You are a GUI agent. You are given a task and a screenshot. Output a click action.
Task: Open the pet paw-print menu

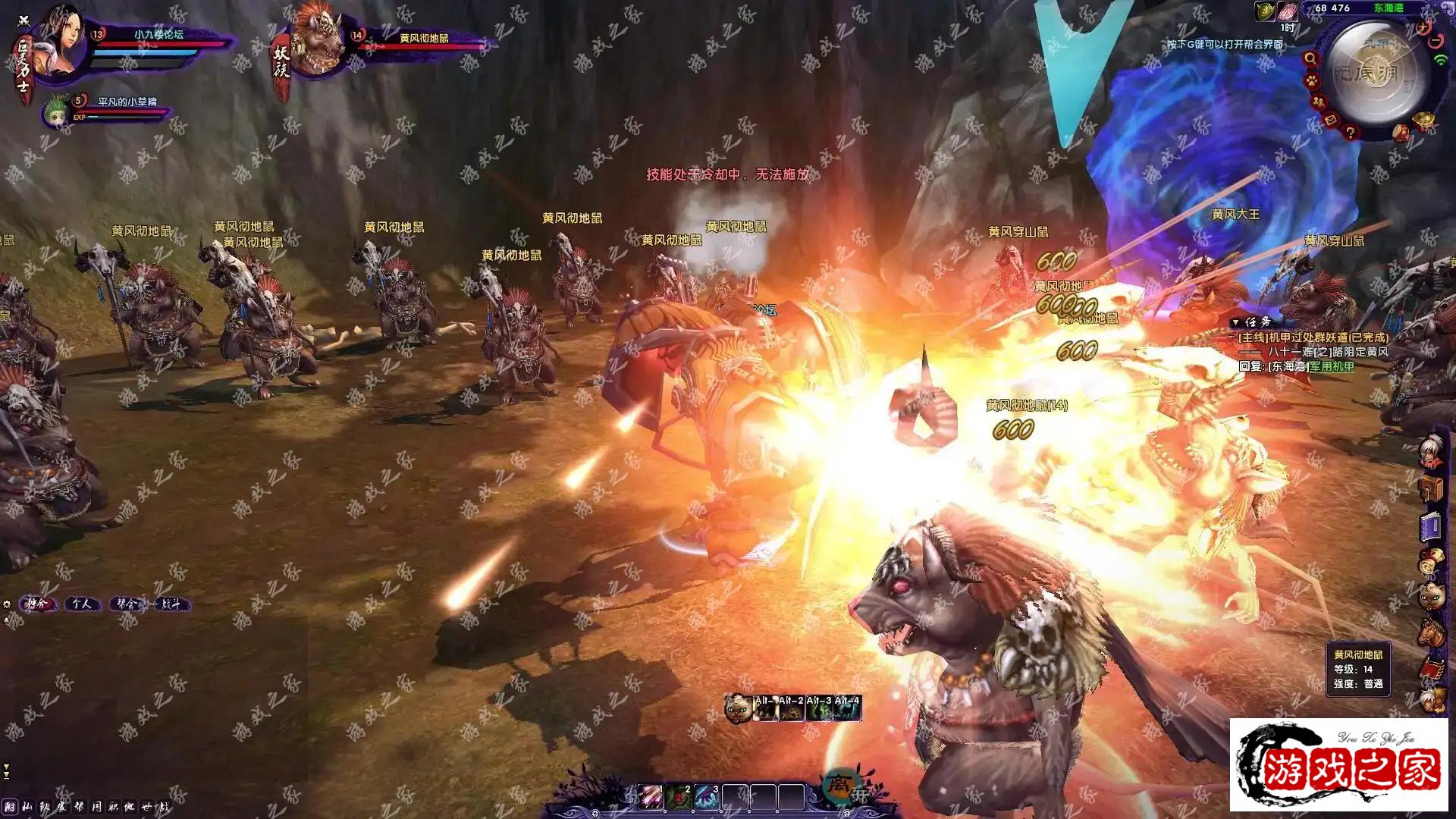[x=1311, y=80]
